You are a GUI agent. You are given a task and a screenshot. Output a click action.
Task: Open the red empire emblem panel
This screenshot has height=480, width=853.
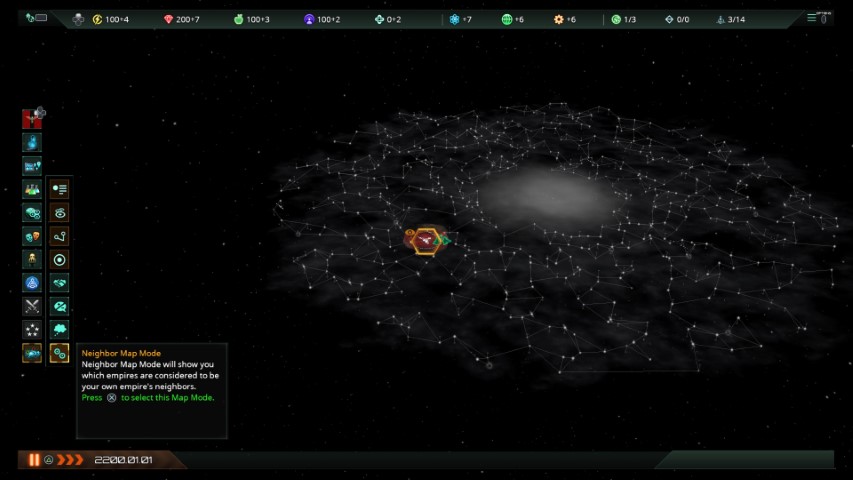tap(32, 119)
